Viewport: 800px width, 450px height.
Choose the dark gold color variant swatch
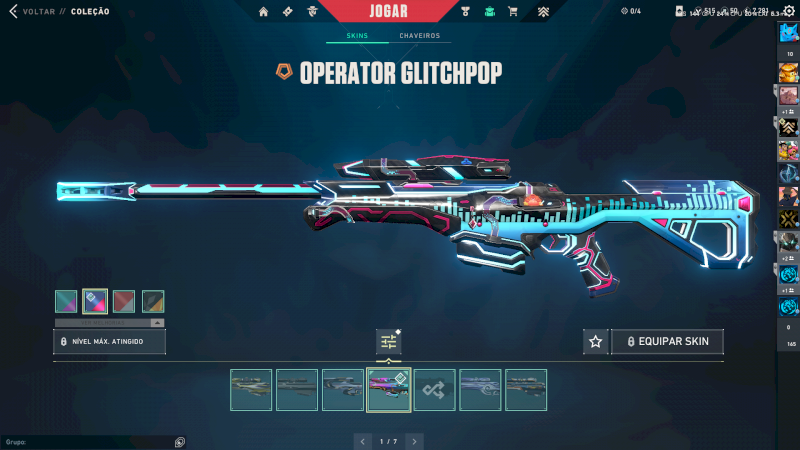[153, 301]
